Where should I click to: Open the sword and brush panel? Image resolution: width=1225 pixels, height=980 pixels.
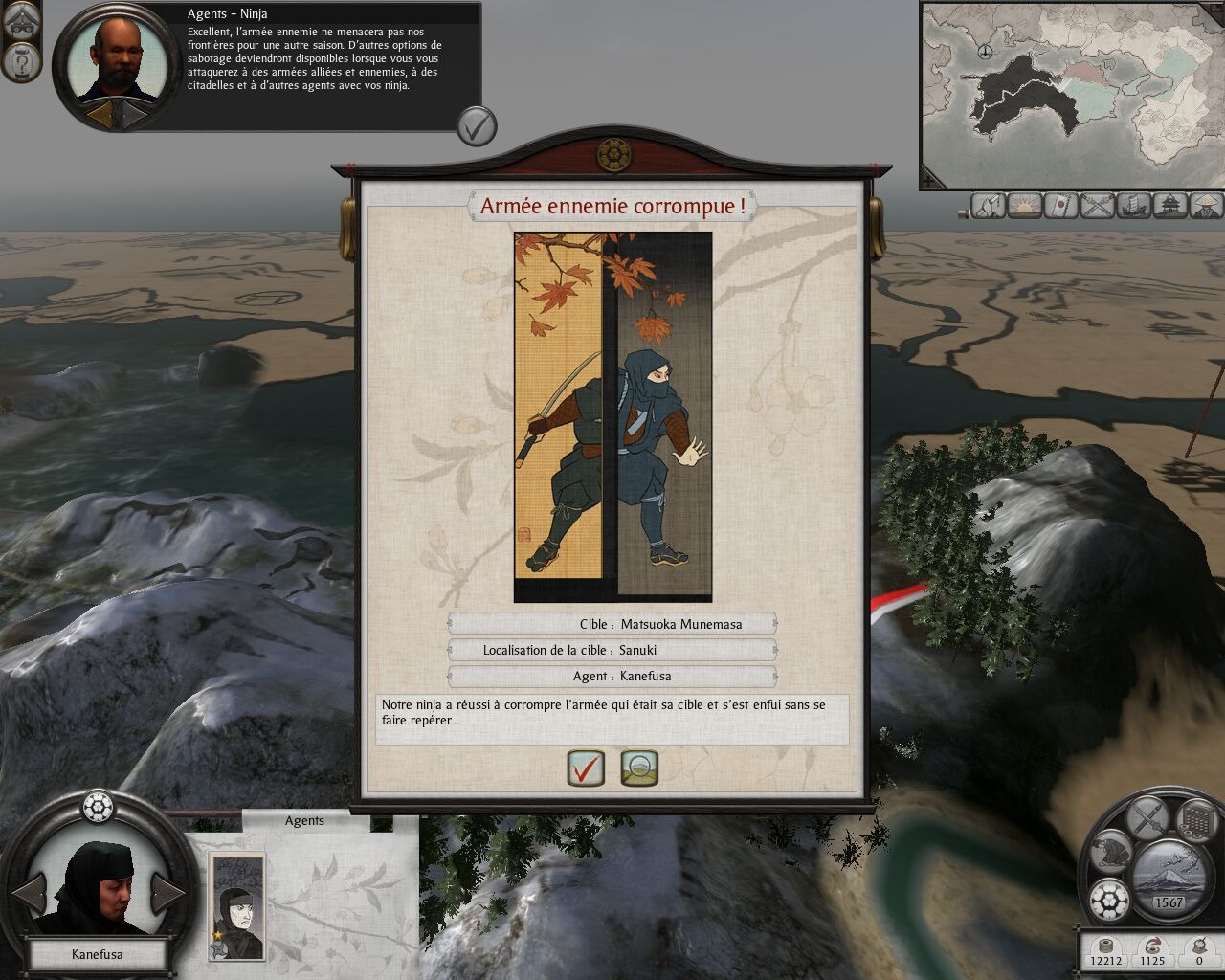tap(1147, 819)
